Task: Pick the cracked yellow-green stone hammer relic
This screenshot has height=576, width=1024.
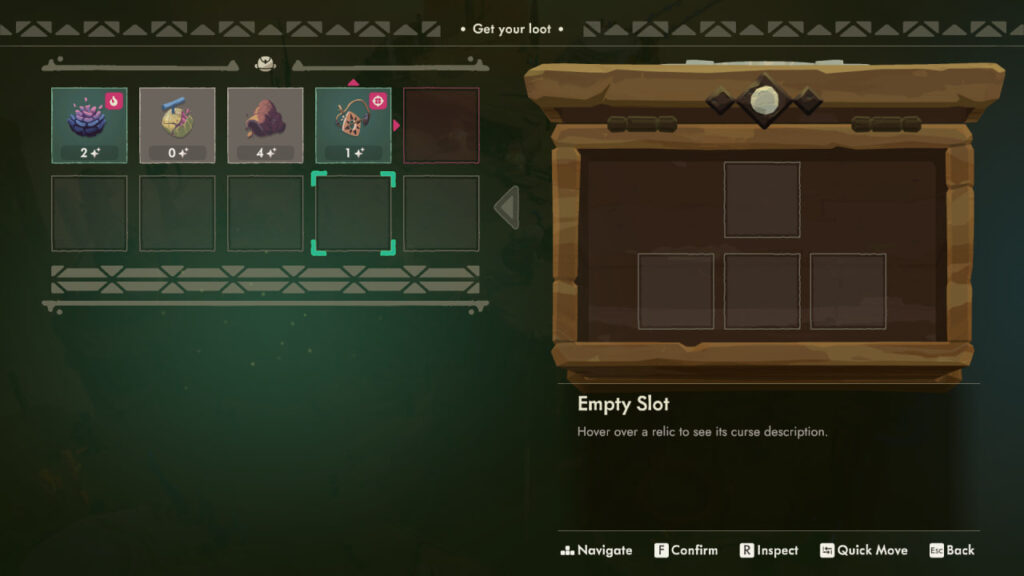Action: point(177,124)
